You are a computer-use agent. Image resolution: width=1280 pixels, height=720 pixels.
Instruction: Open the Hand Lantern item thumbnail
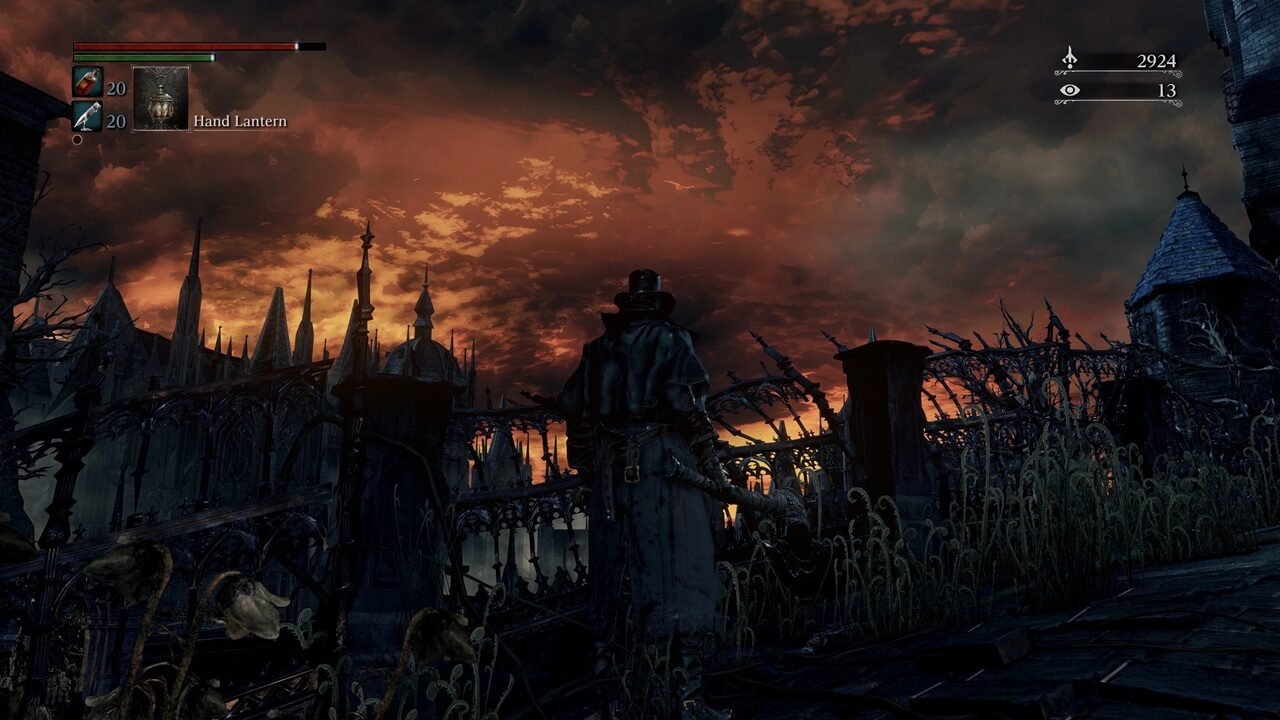click(x=160, y=97)
